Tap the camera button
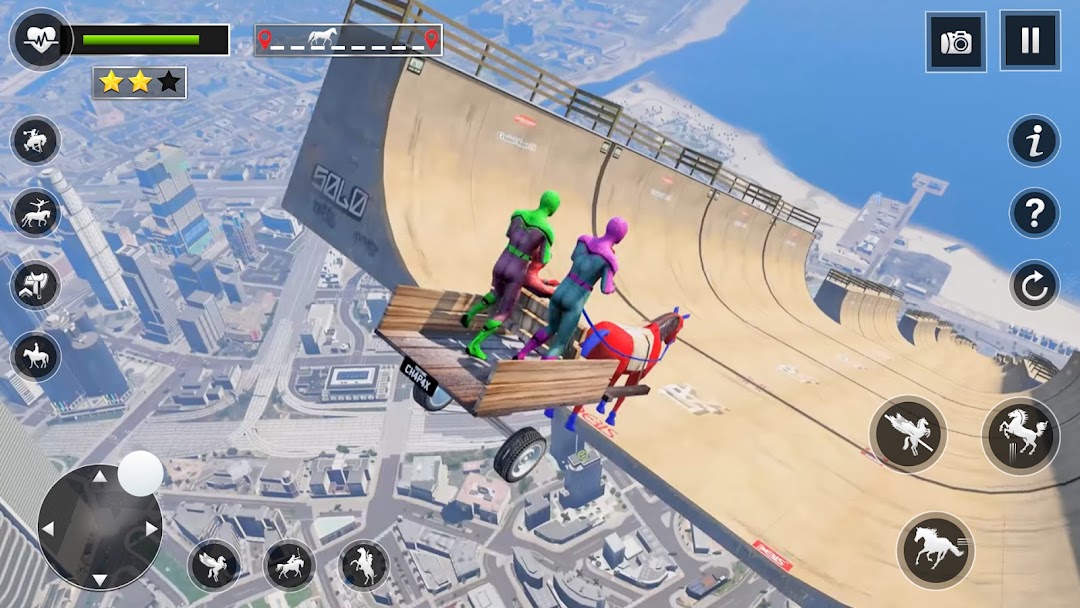This screenshot has width=1080, height=608. click(x=956, y=42)
